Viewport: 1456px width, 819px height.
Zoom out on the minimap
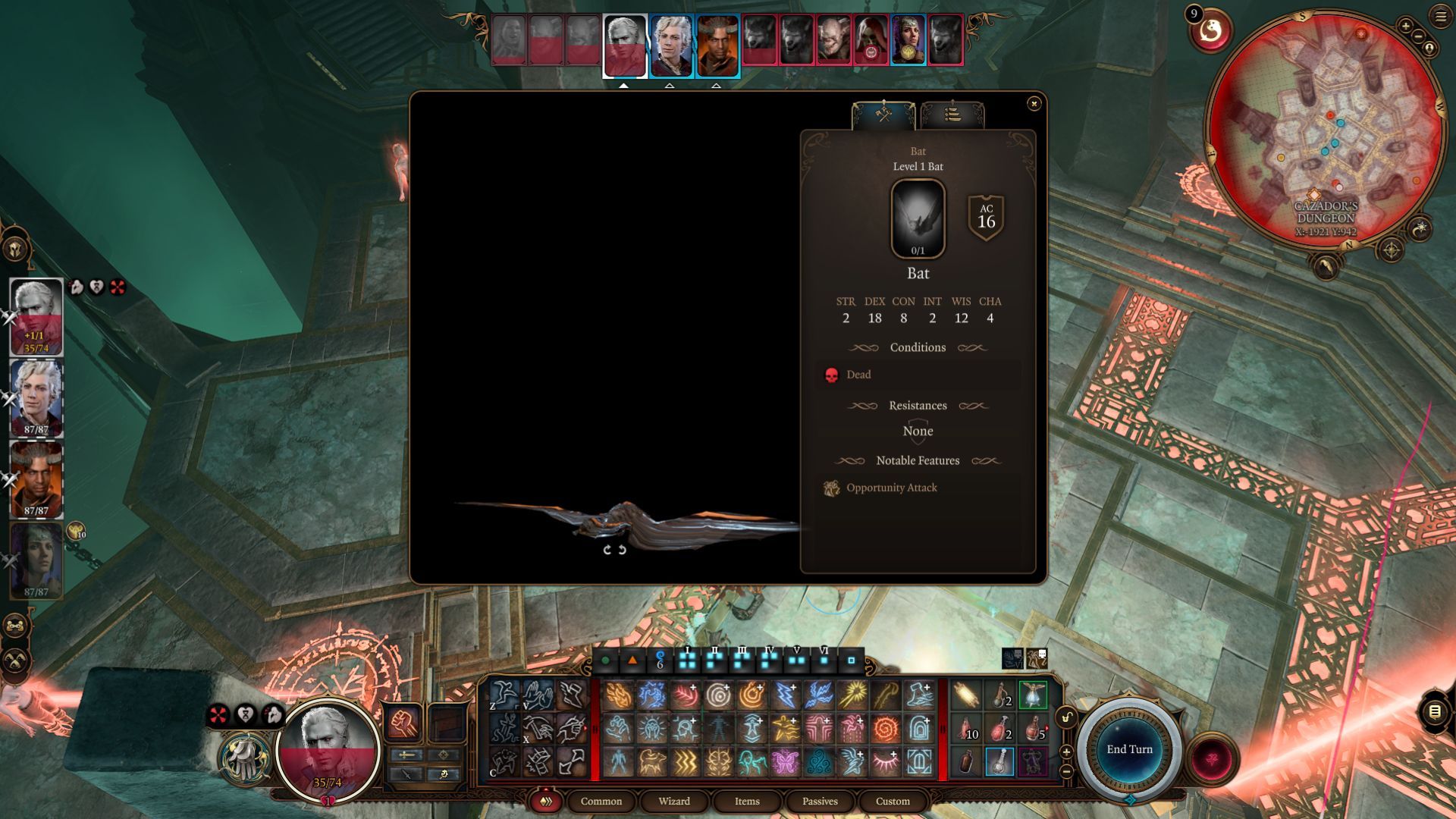coord(1418,36)
